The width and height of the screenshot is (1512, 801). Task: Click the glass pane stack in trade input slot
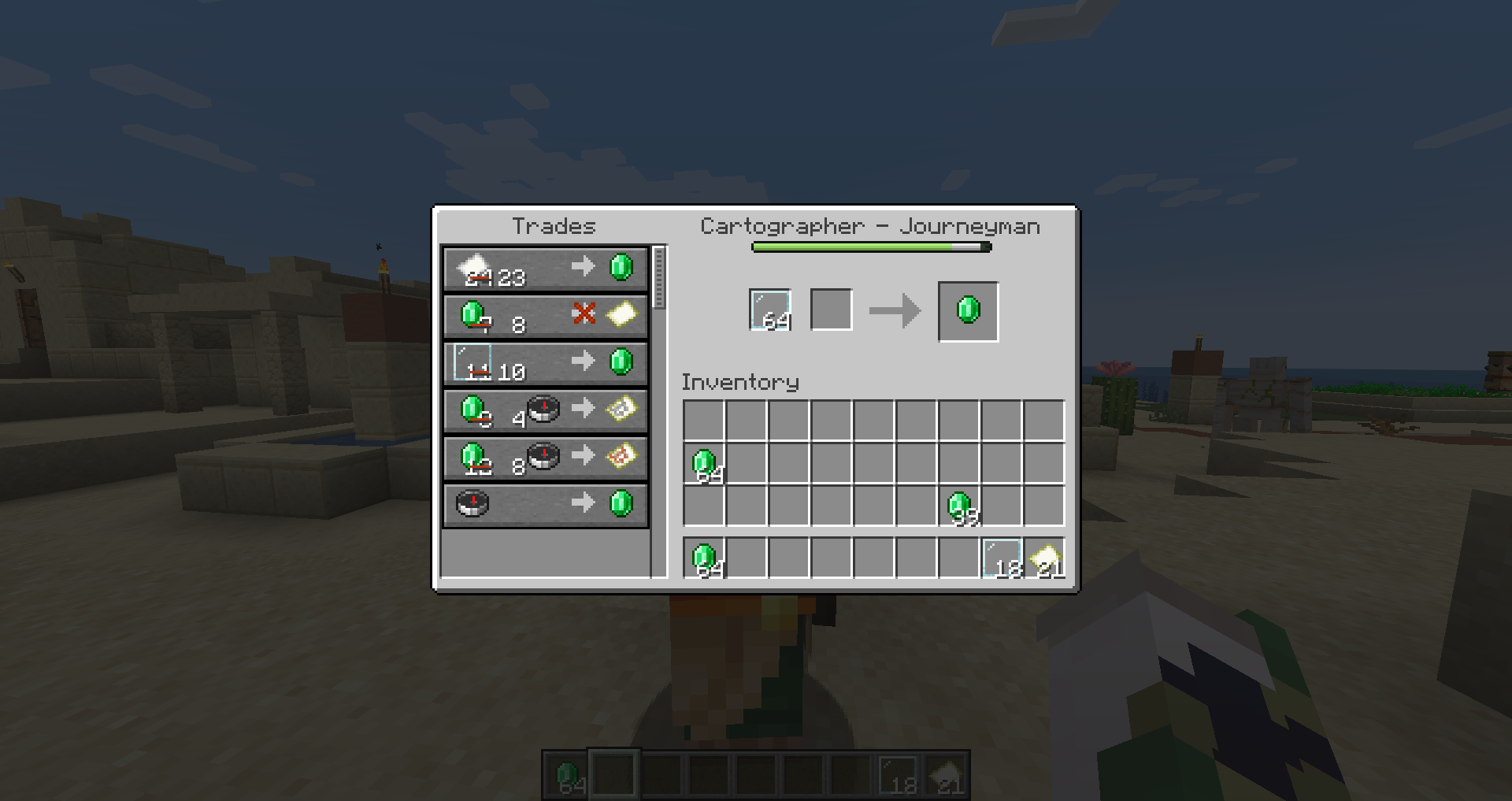pyautogui.click(x=769, y=309)
